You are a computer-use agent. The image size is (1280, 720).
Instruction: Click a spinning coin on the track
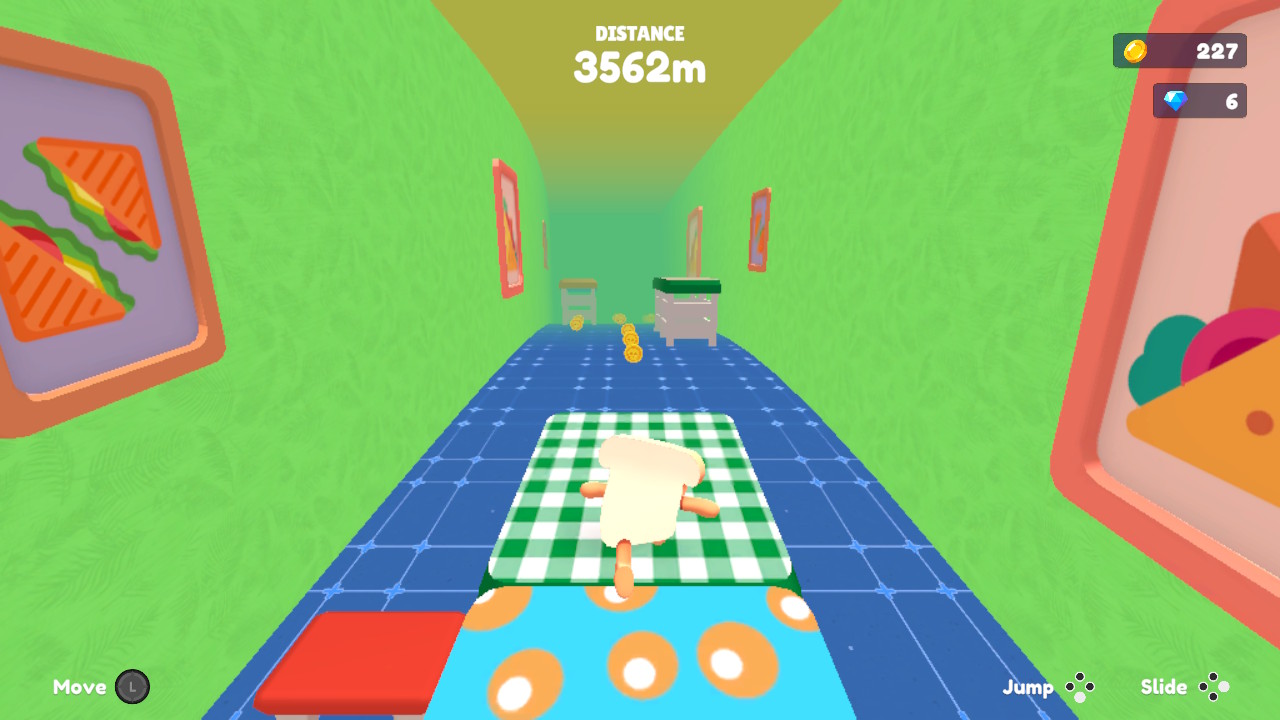click(x=631, y=353)
